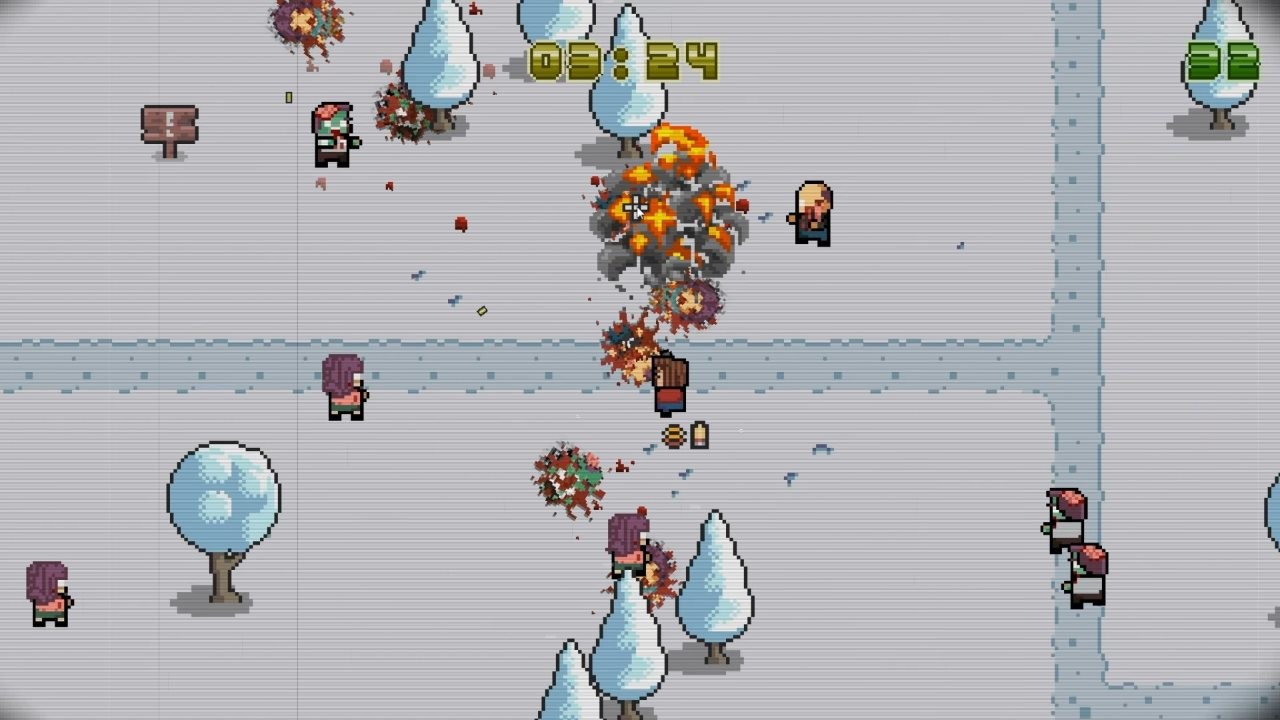Click the green-red gore pile below center
This screenshot has width=1280, height=720.
pos(567,480)
